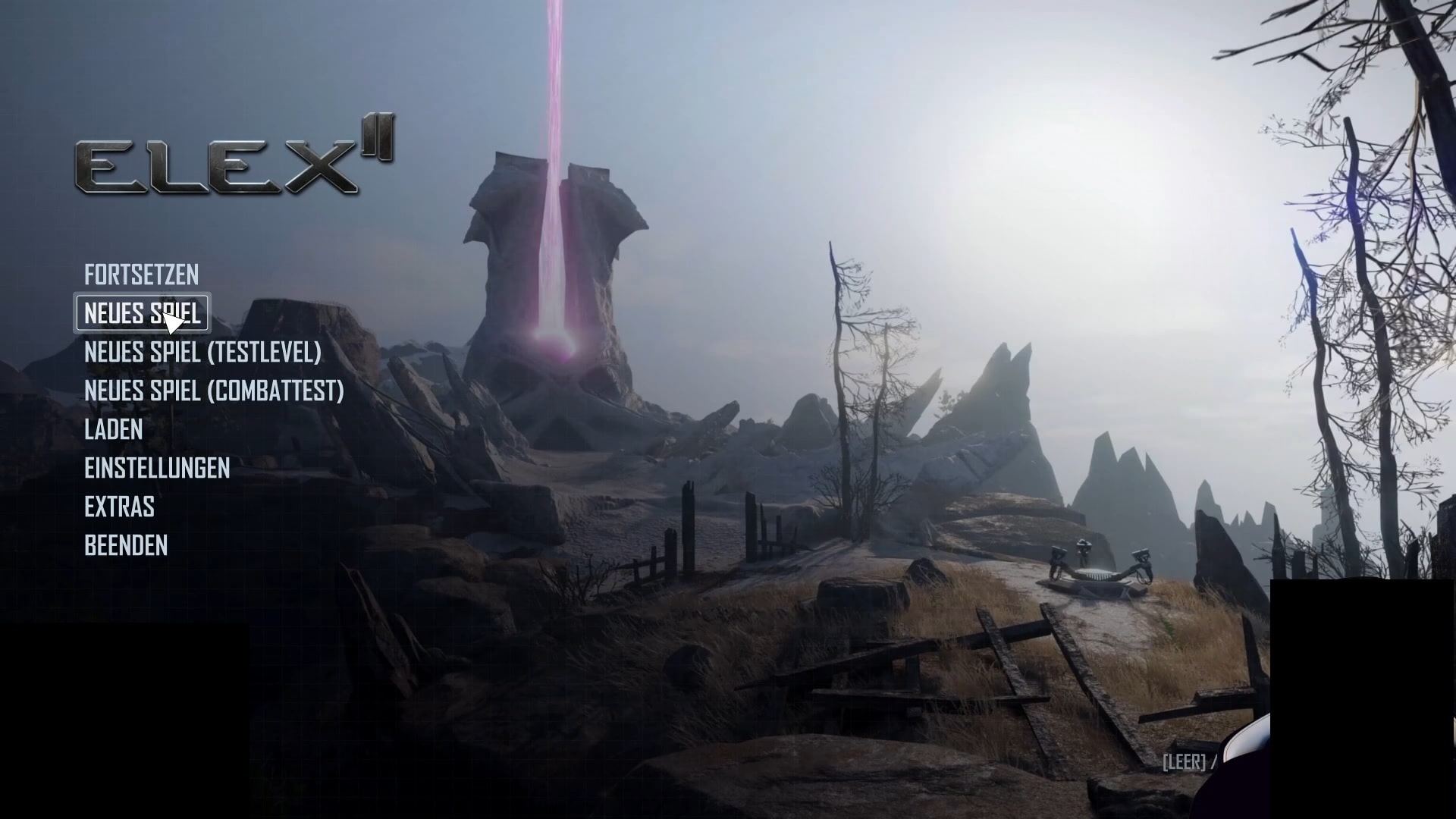Click "Neues Spiel" to start a new game

141,313
